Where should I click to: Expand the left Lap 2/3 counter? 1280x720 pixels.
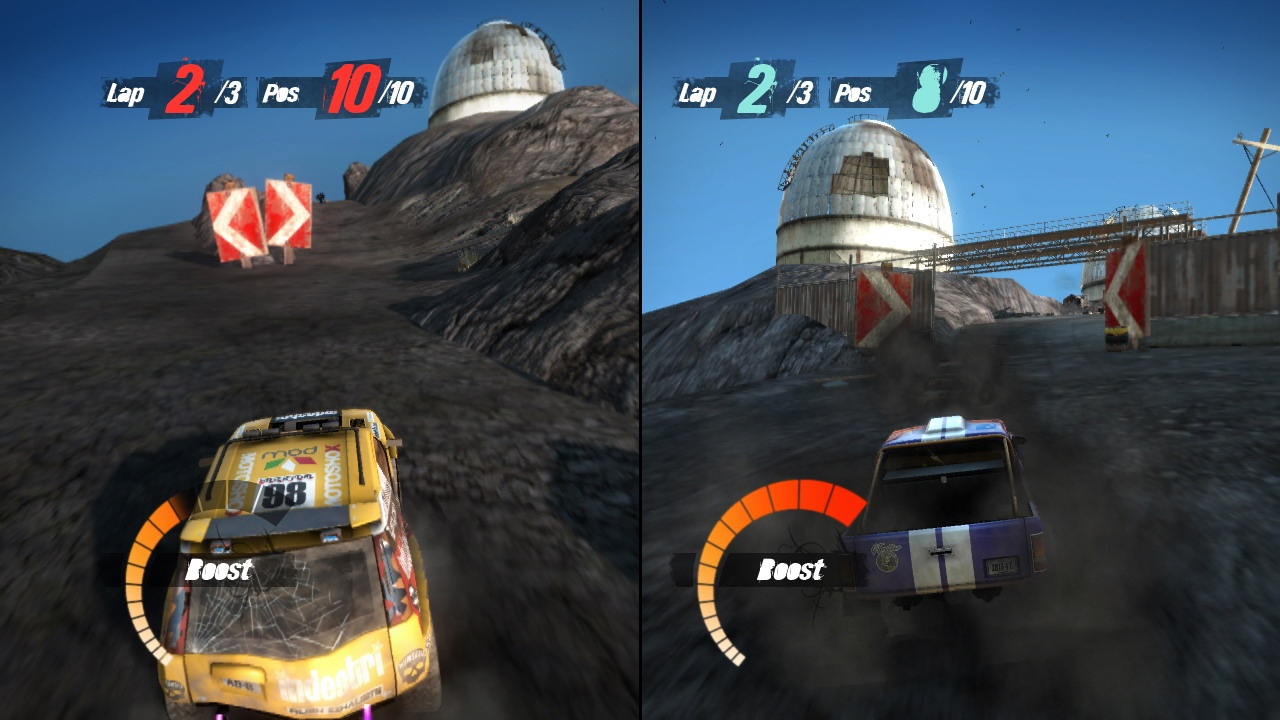click(x=175, y=92)
